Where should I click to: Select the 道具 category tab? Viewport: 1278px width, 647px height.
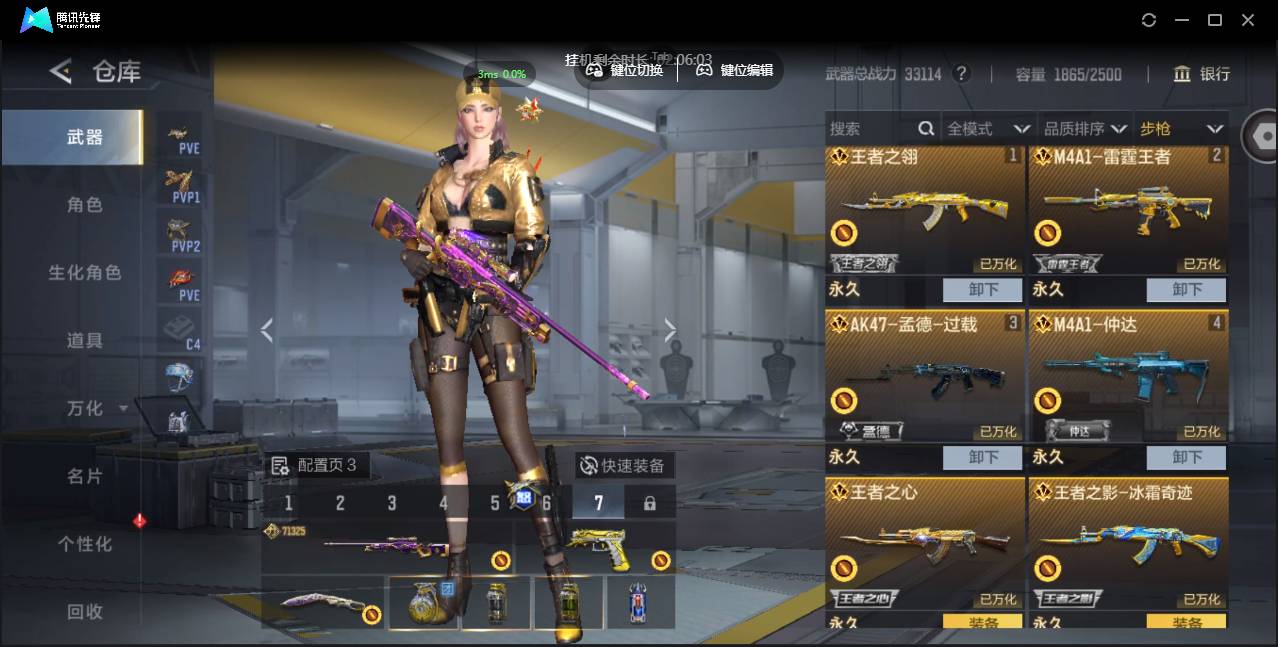(x=84, y=340)
